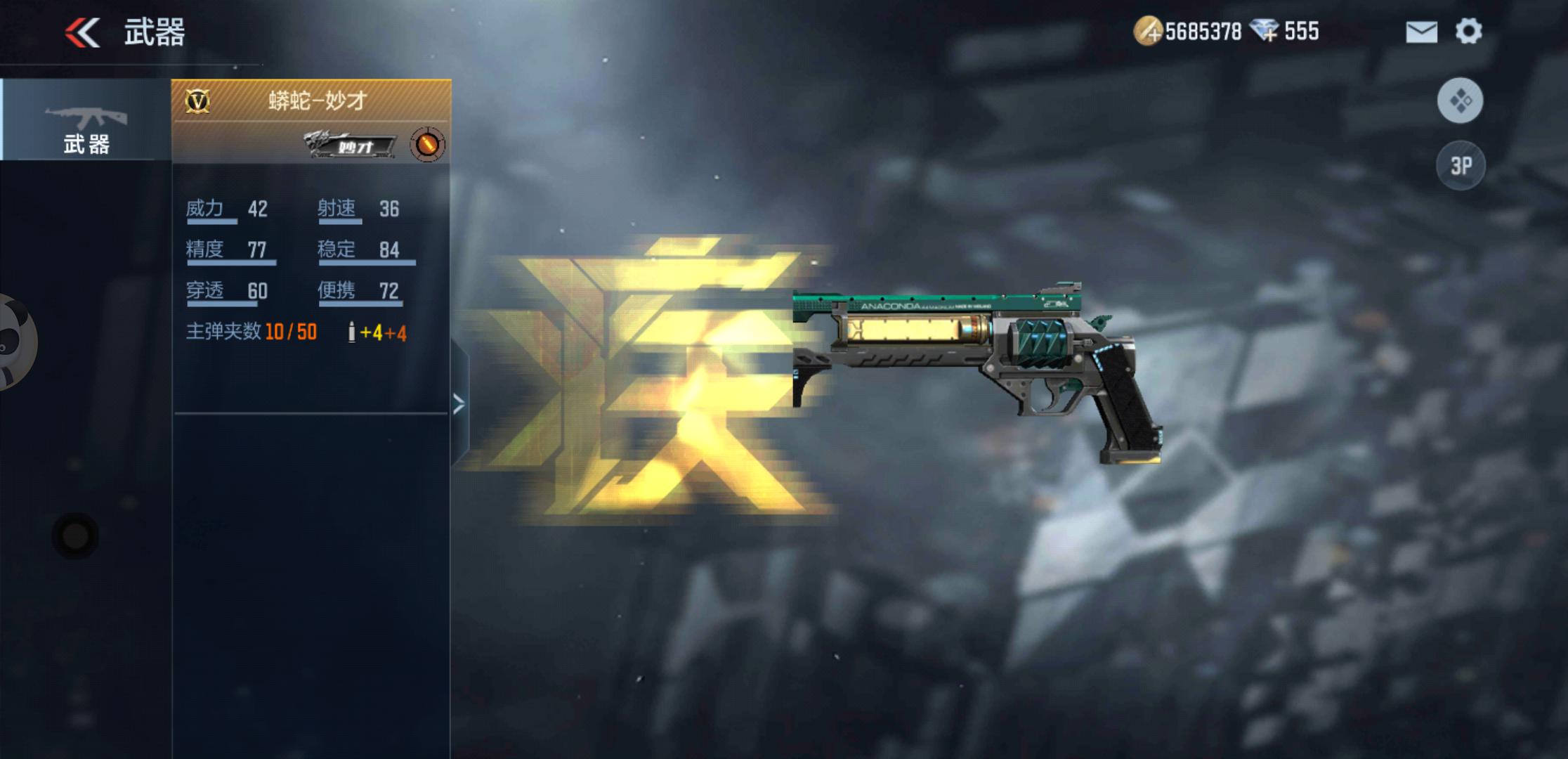Go back using the double-arrow button
1568x759 pixels.
coord(83,32)
